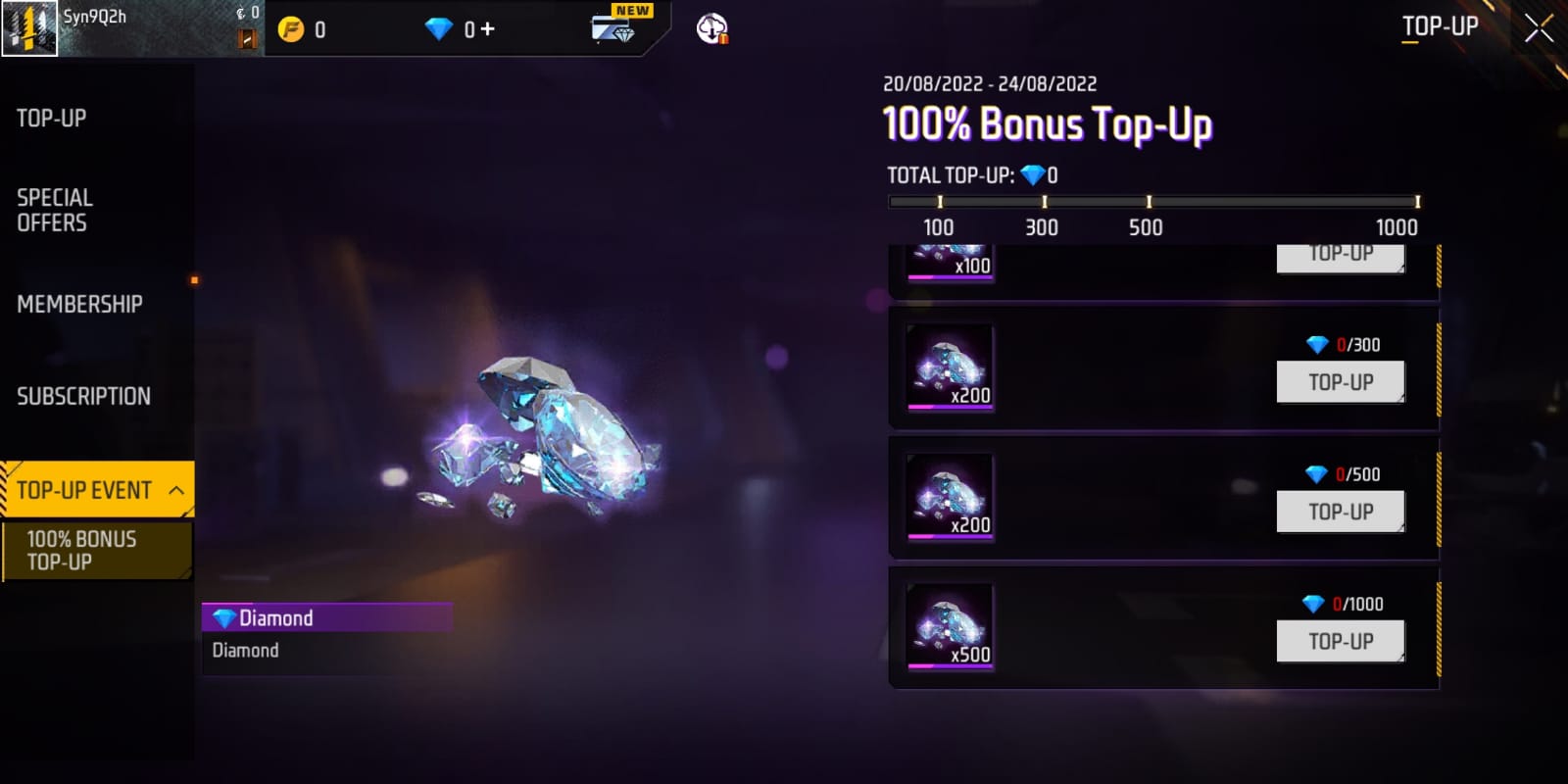This screenshot has width=1568, height=784.
Task: Go to the Membership section
Action: 79,304
